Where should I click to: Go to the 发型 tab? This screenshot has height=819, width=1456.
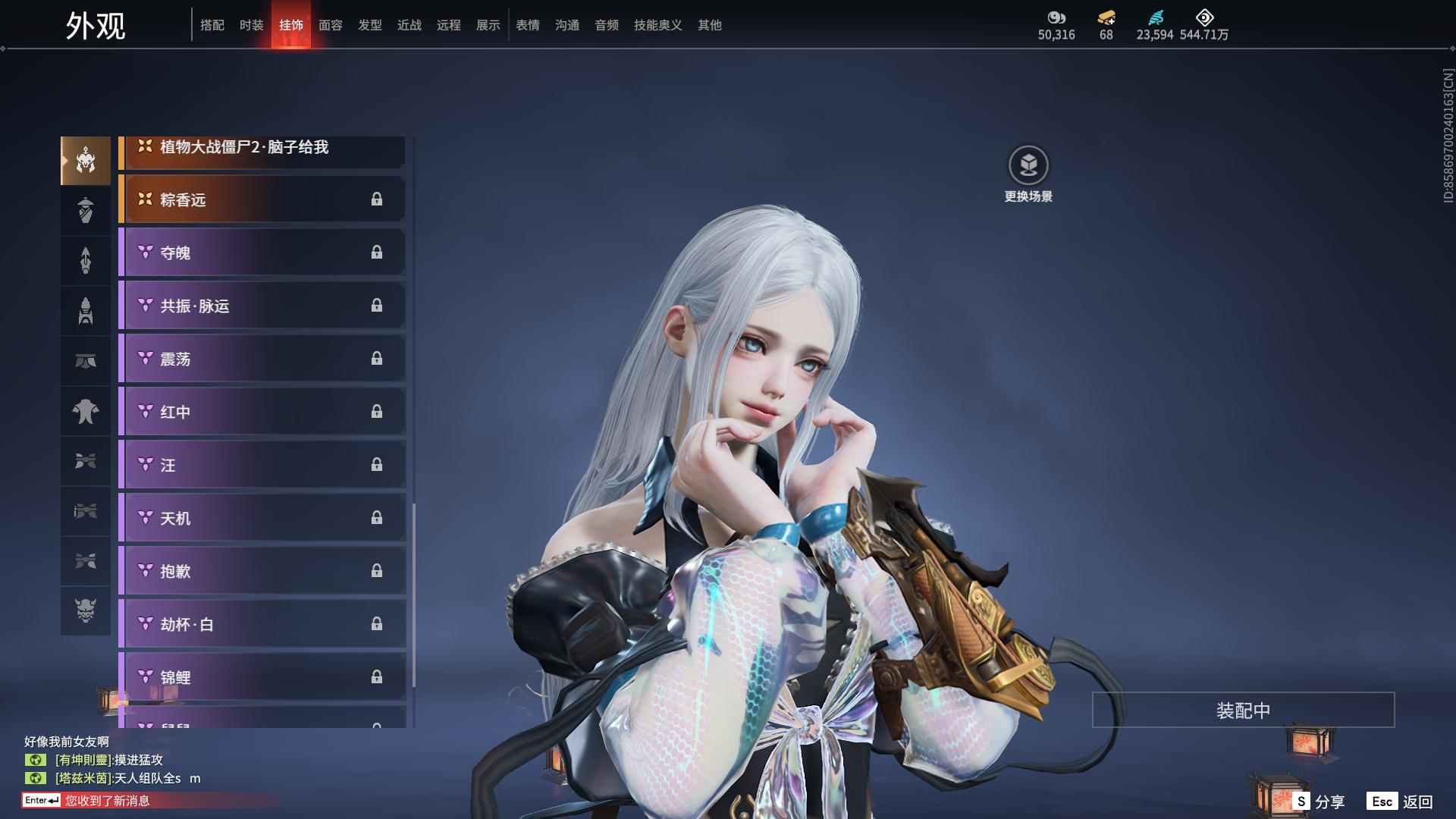click(370, 25)
